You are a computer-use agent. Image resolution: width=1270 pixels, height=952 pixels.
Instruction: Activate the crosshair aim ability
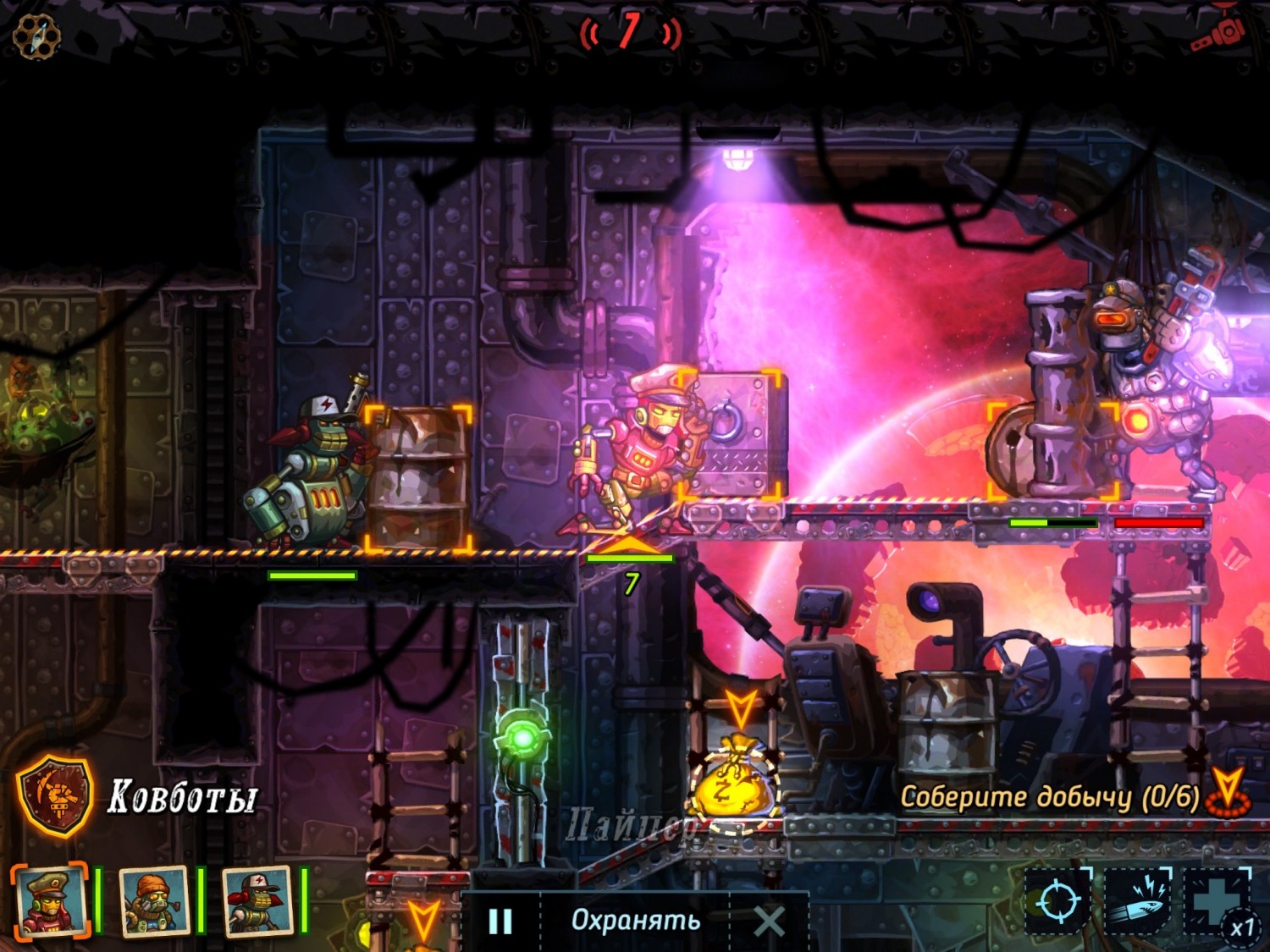pyautogui.click(x=1057, y=900)
